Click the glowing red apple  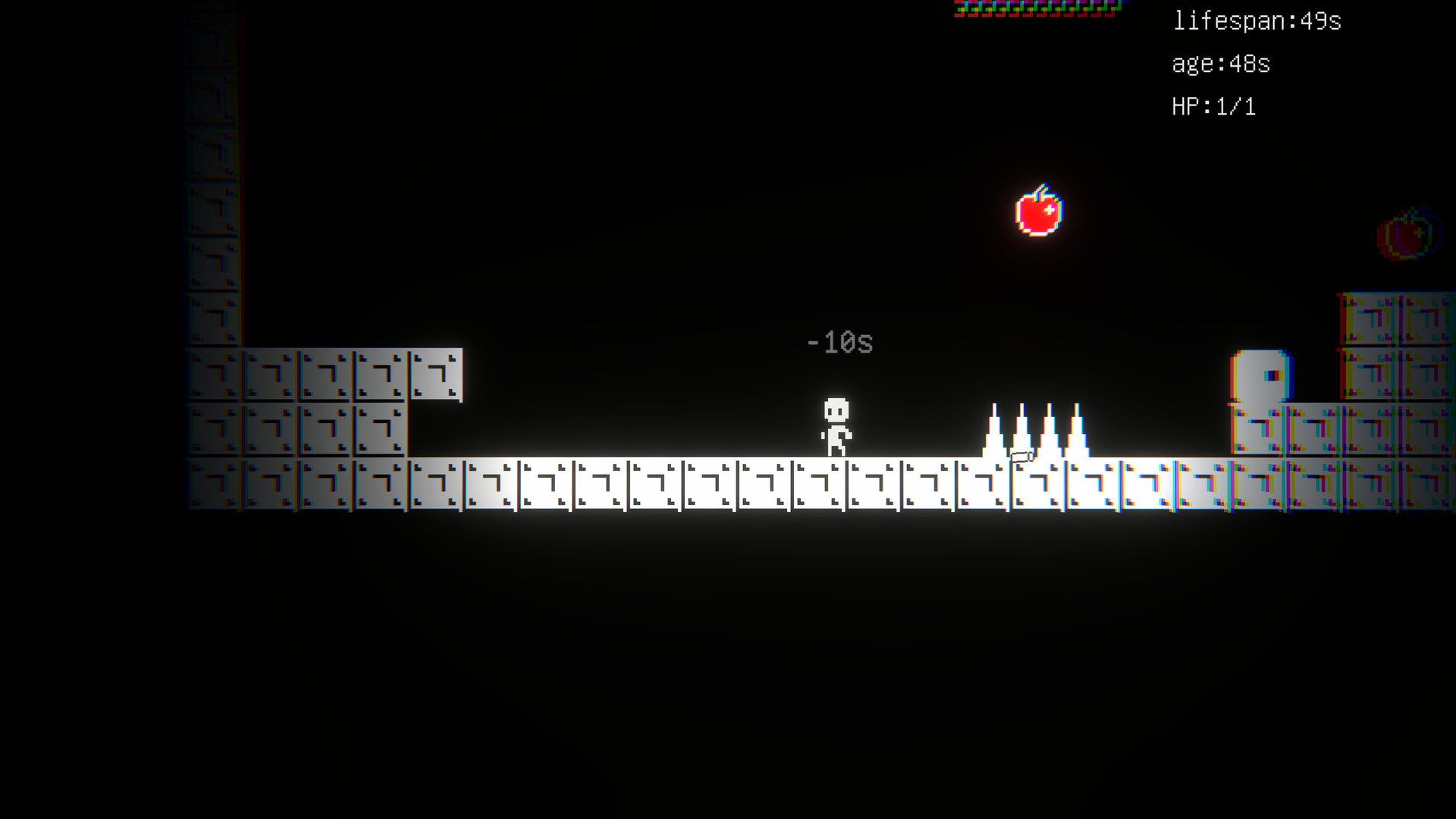pyautogui.click(x=1040, y=213)
